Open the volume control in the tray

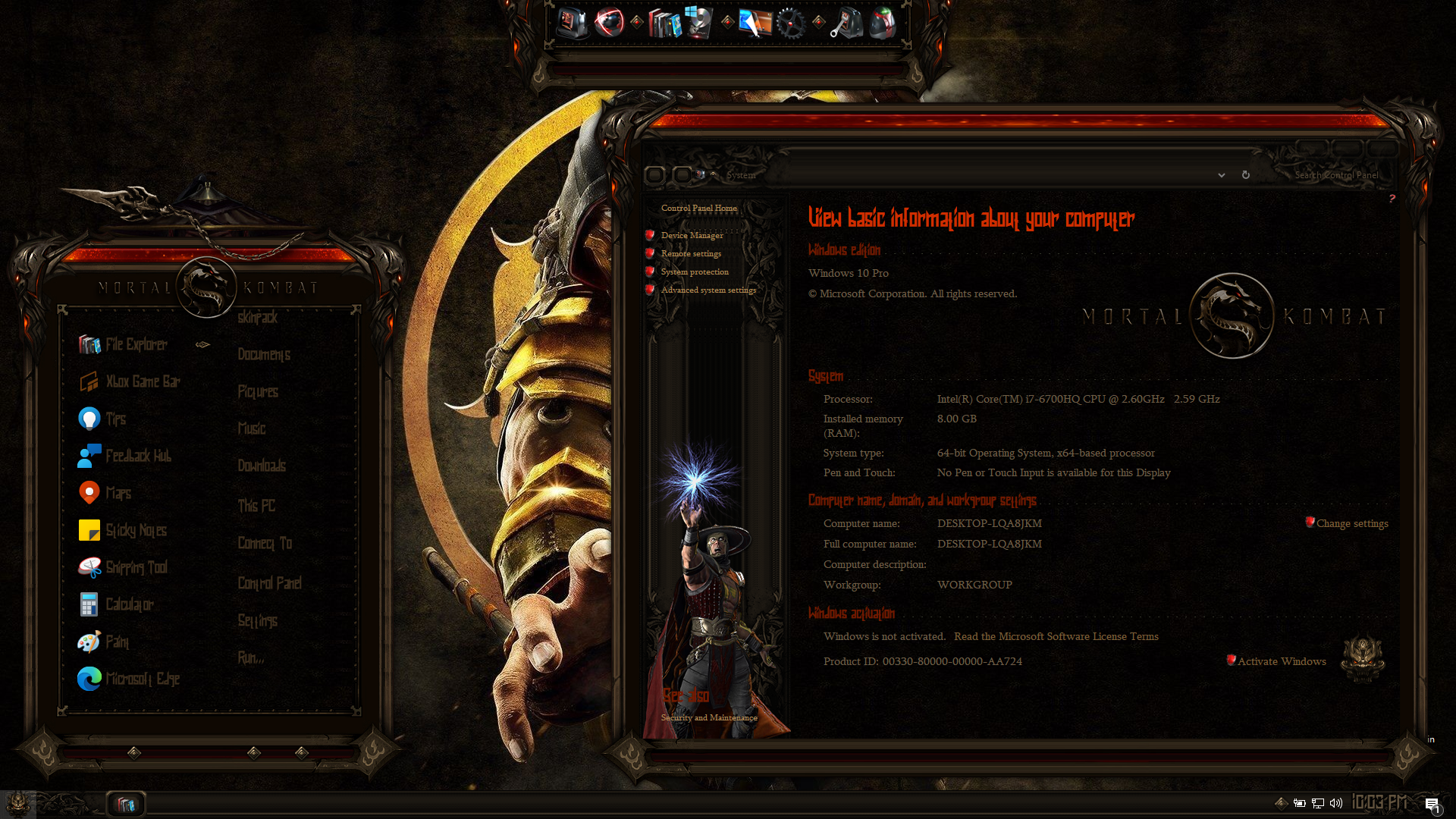click(x=1336, y=803)
